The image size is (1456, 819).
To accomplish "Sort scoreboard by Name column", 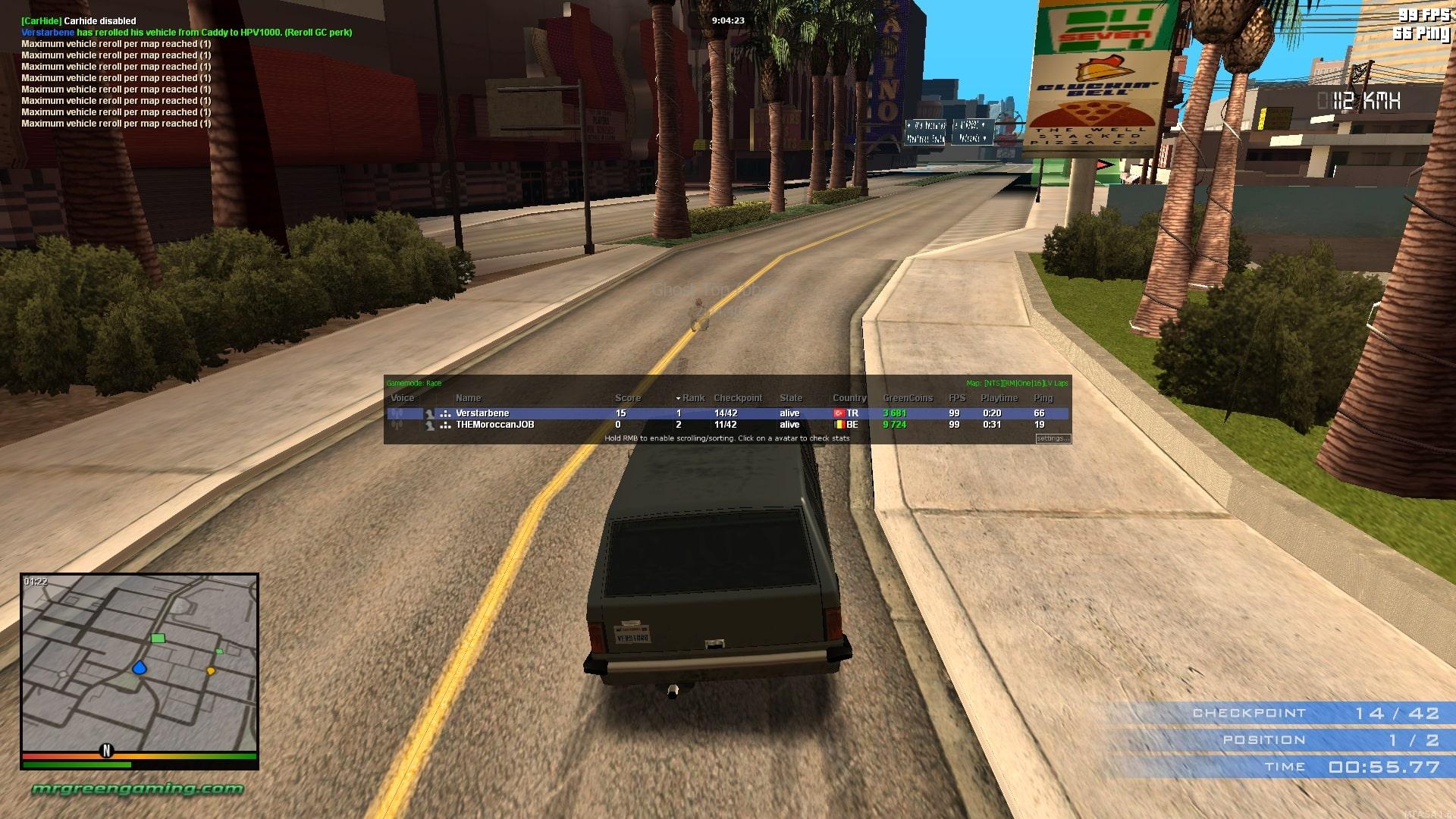I will [x=468, y=398].
